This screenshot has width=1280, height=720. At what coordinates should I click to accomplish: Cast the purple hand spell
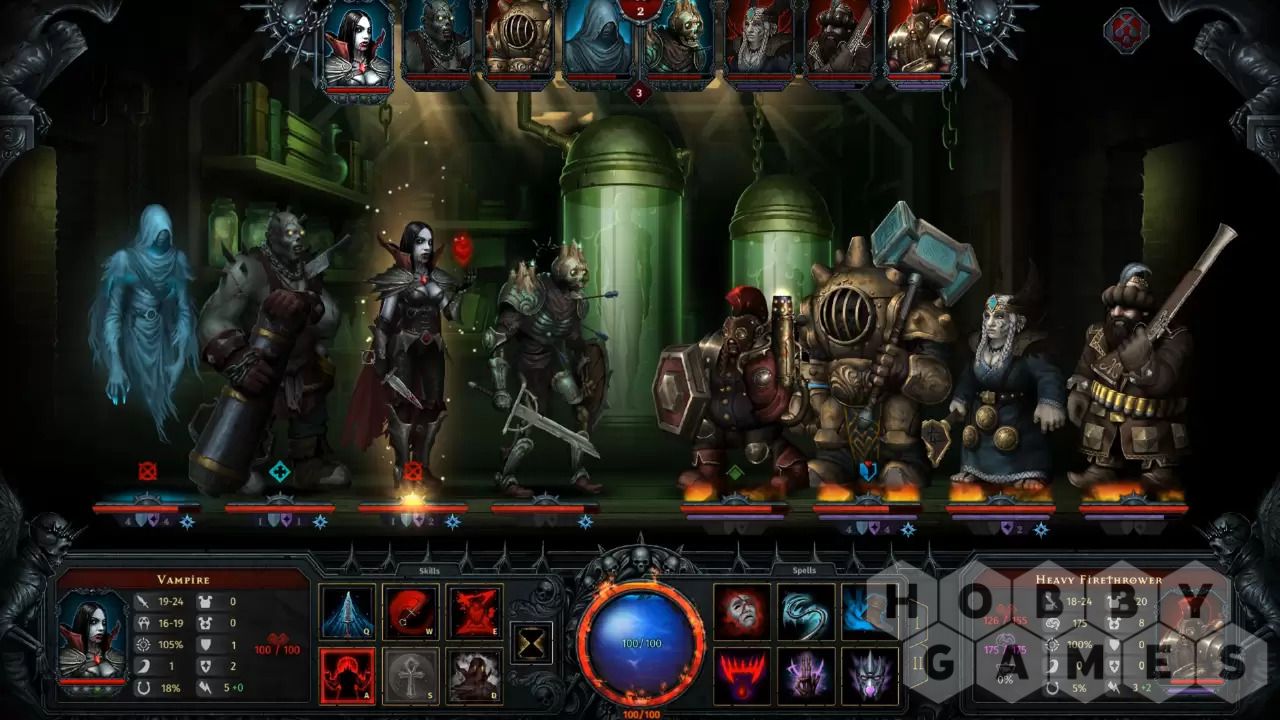click(805, 676)
